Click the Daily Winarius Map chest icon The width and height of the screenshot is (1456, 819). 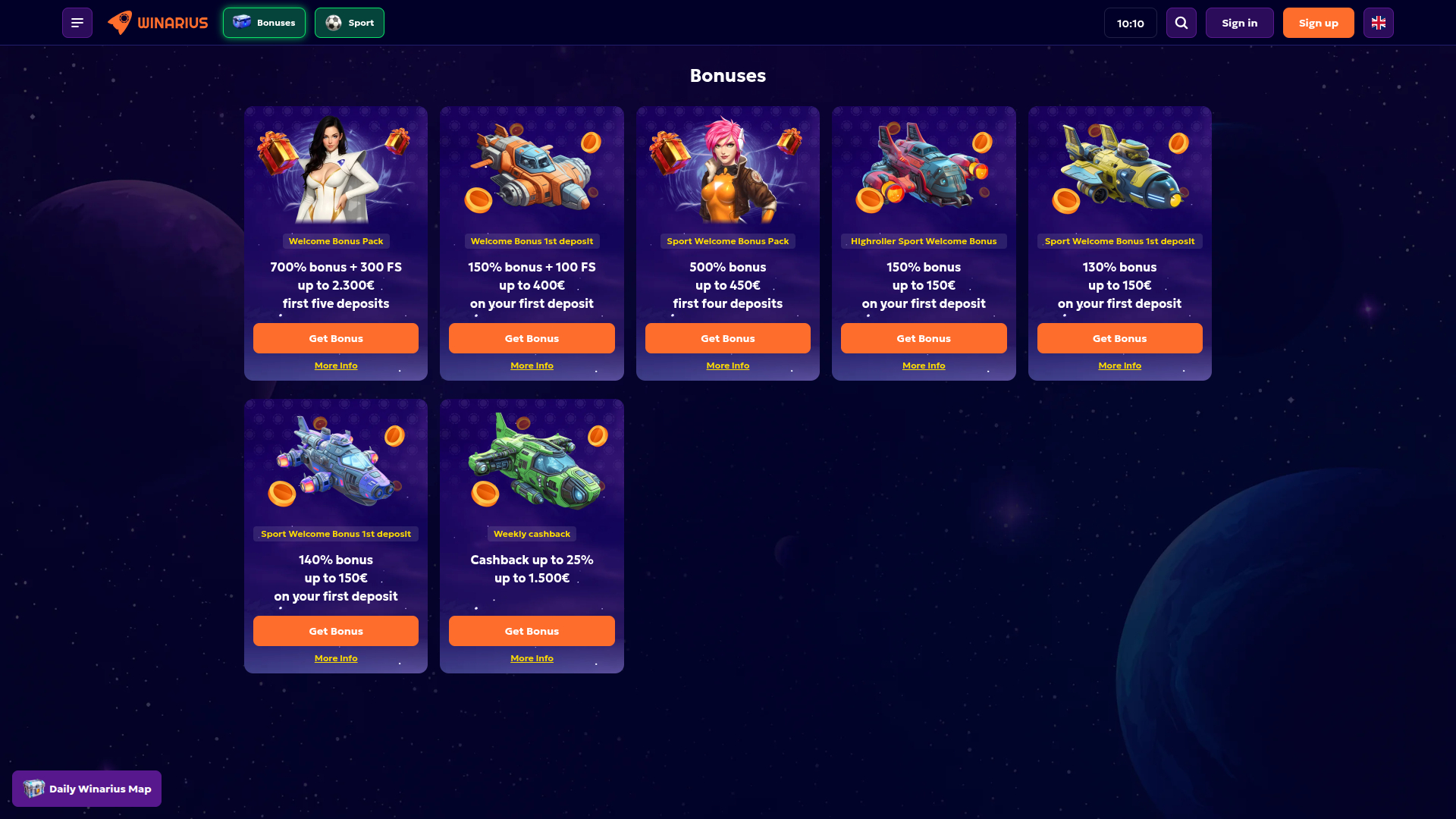pos(33,788)
